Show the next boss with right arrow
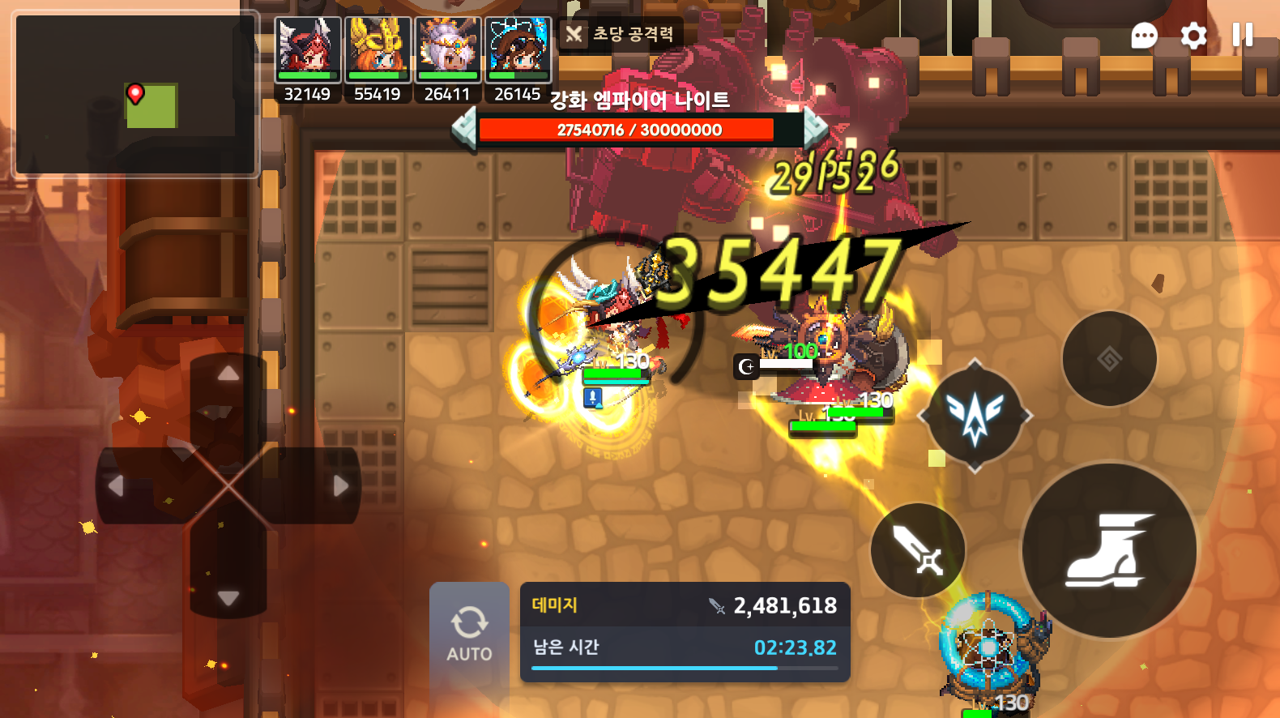Screen dimensions: 1280x718 click(816, 129)
